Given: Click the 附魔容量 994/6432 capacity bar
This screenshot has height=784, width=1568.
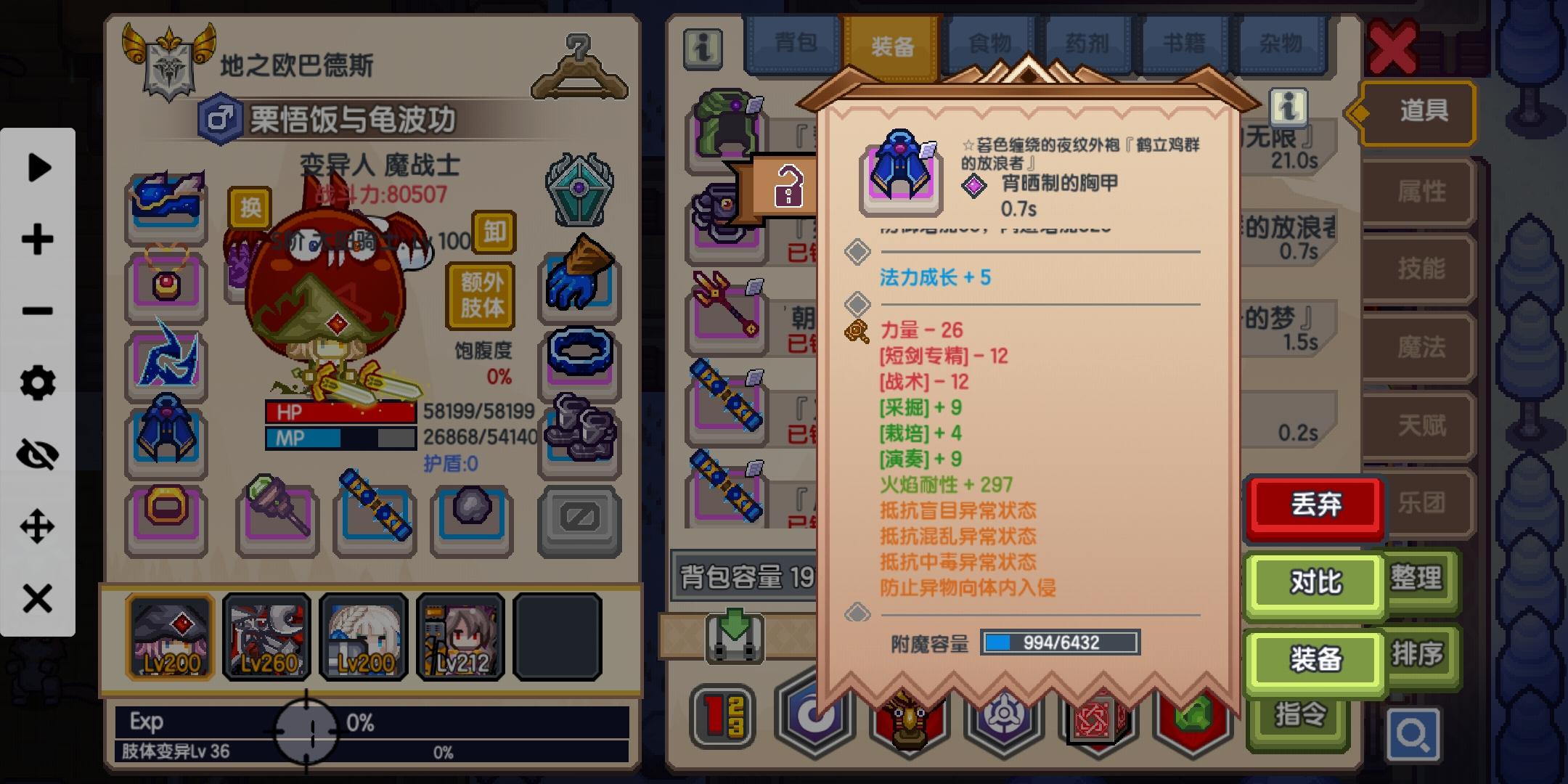Looking at the screenshot, I should (1061, 642).
